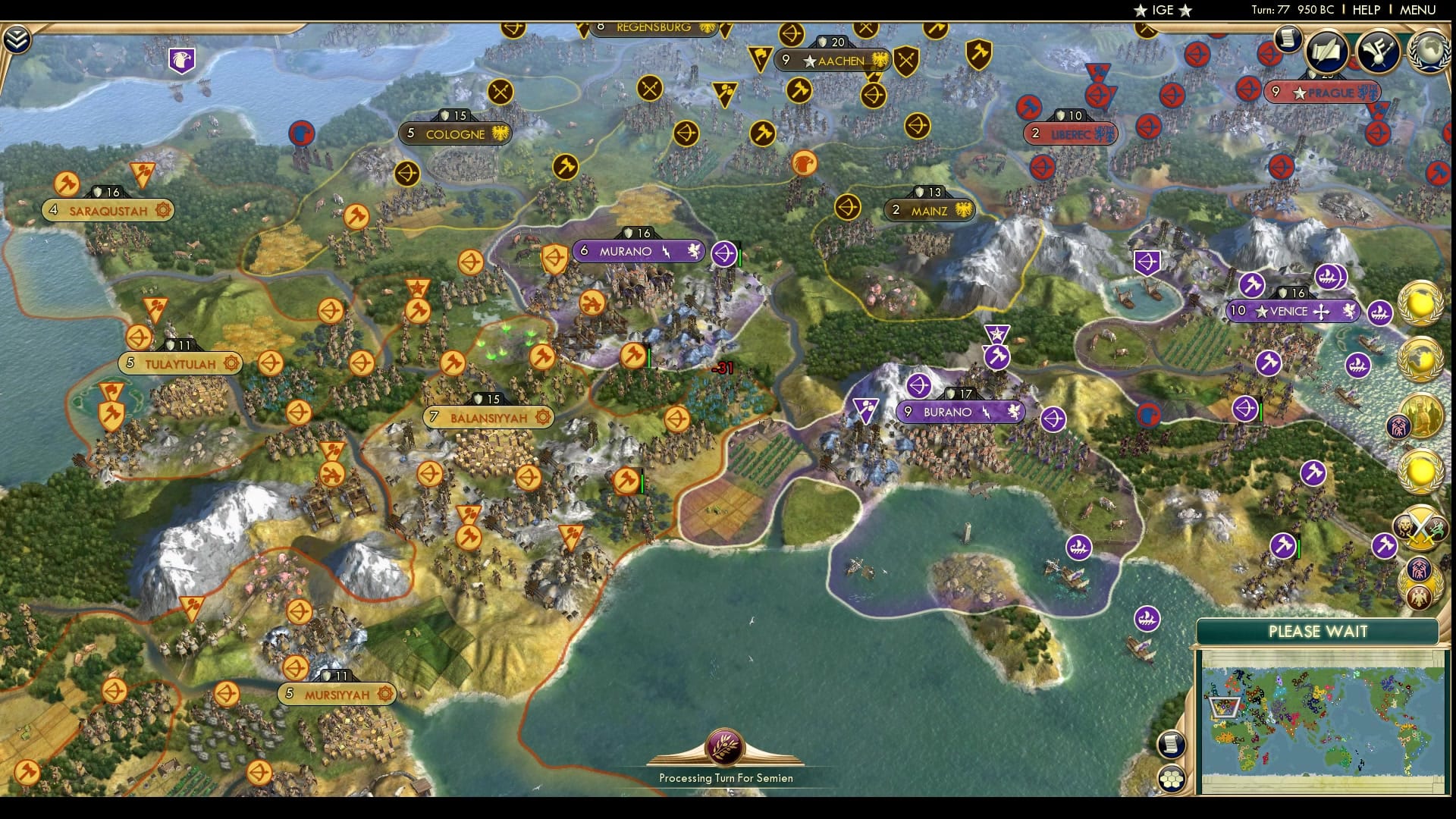The image size is (1456, 819).
Task: Click the natural wonder discovered notification
Action: 1423,305
